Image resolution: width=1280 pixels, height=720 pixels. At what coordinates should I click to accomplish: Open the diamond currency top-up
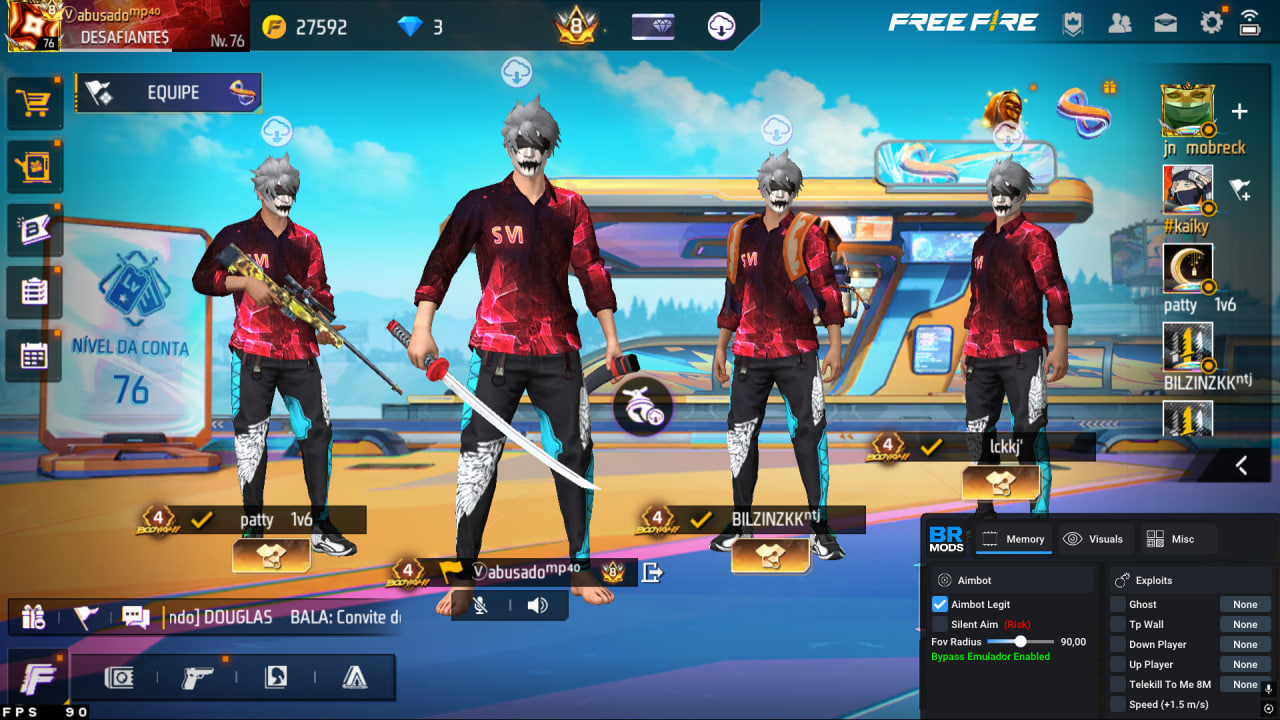(420, 27)
